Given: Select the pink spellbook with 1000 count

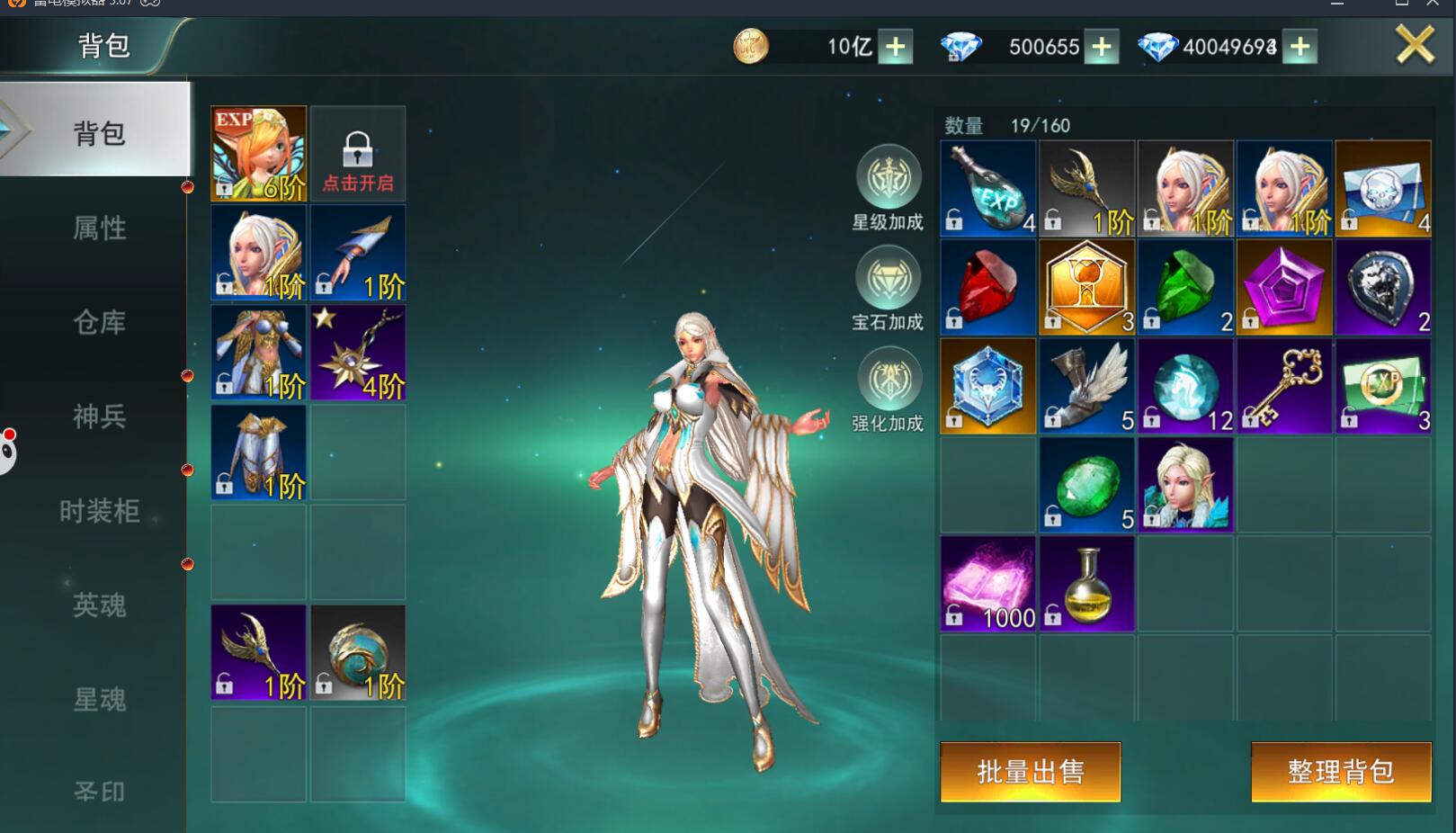Looking at the screenshot, I should click(987, 585).
